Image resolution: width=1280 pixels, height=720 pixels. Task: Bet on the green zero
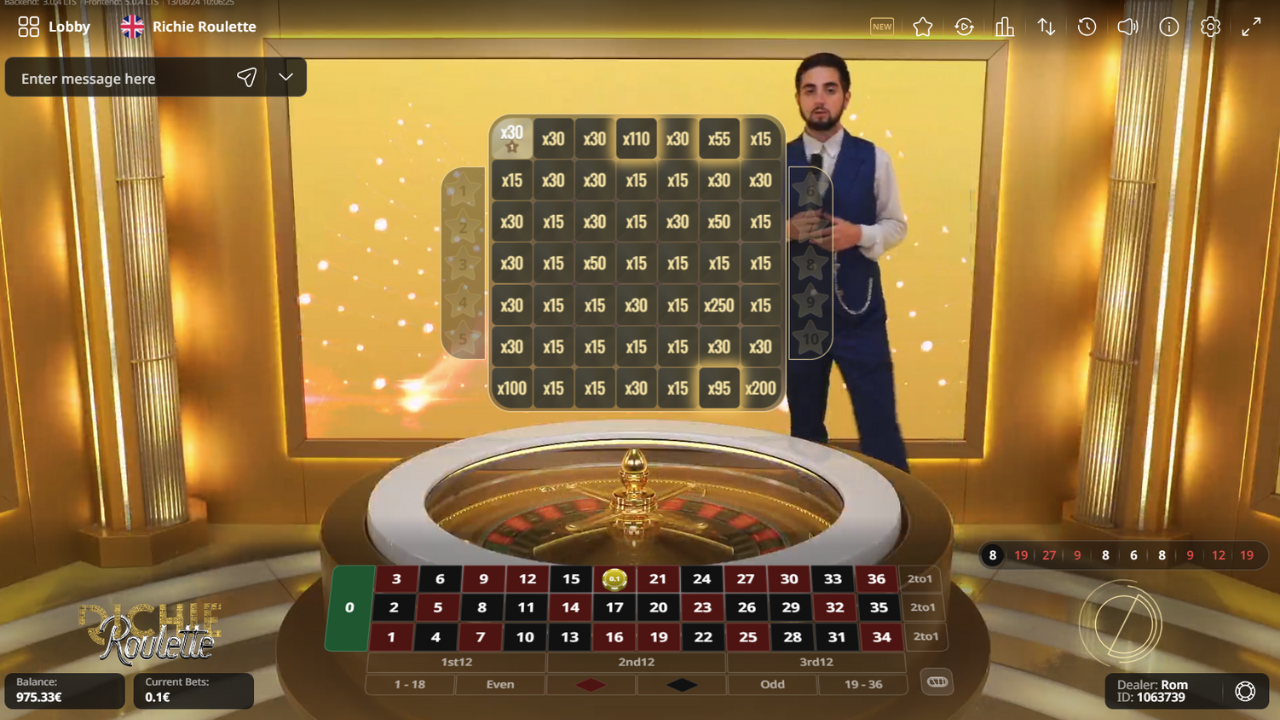point(349,607)
